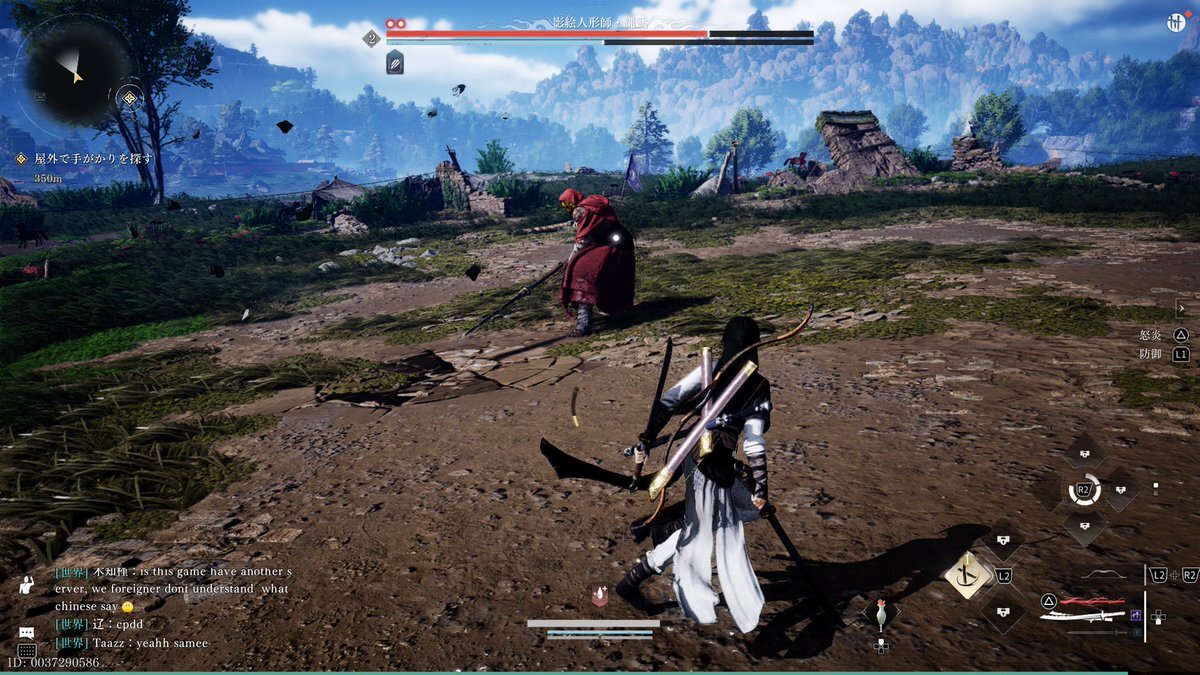Click the boss status effect icon
The height and width of the screenshot is (675, 1200).
click(x=395, y=62)
